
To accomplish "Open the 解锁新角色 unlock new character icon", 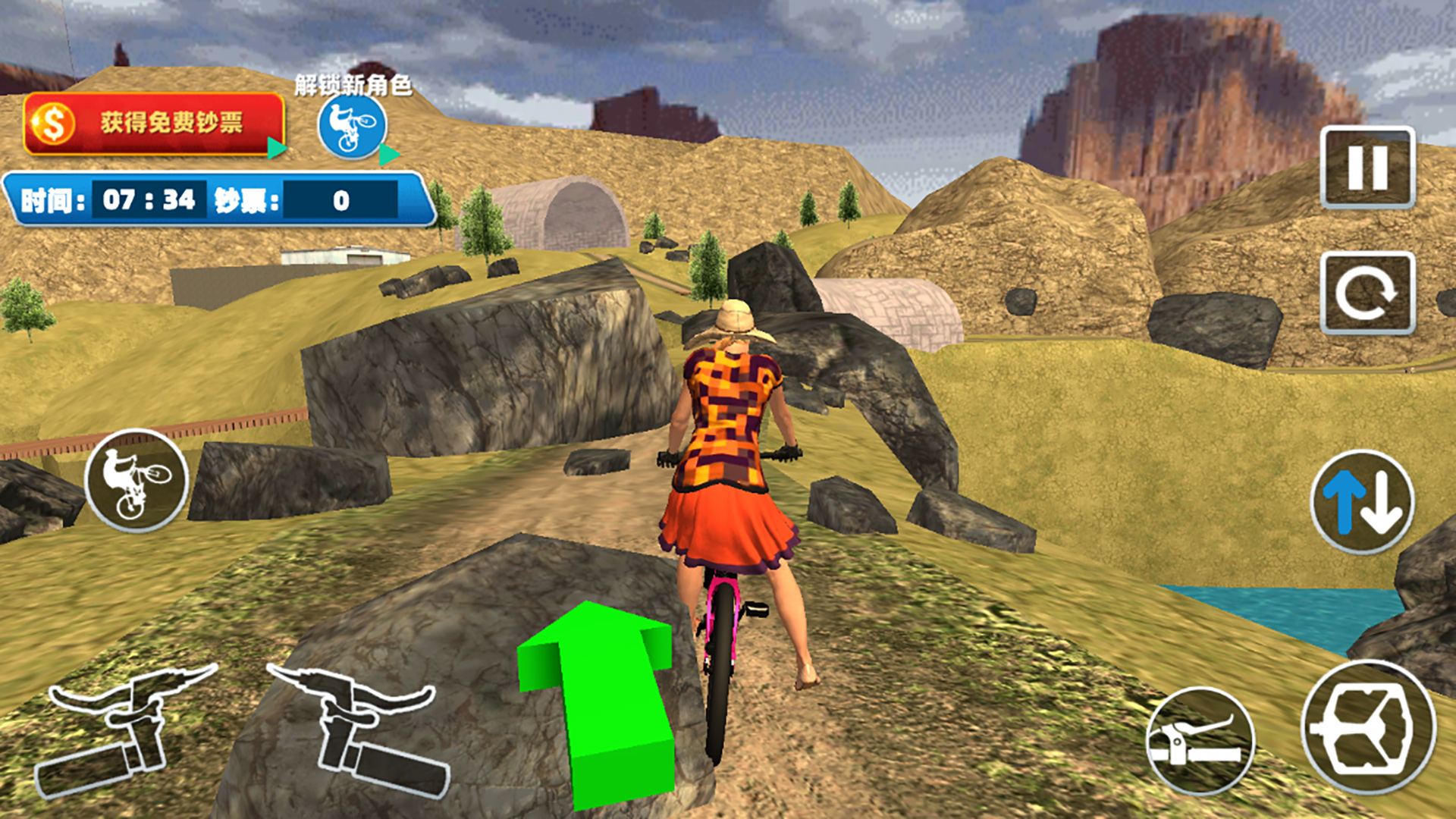I will [x=352, y=126].
